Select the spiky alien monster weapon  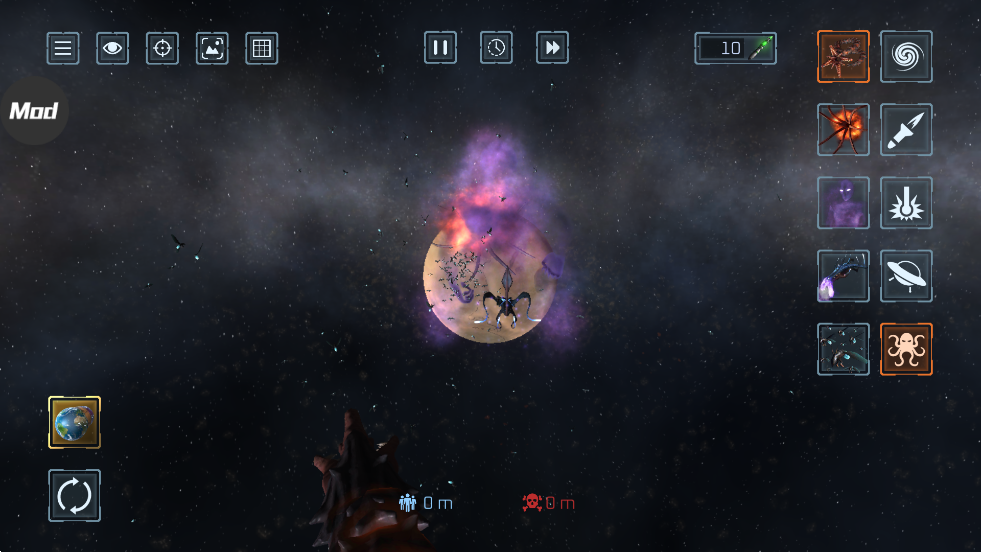843,56
